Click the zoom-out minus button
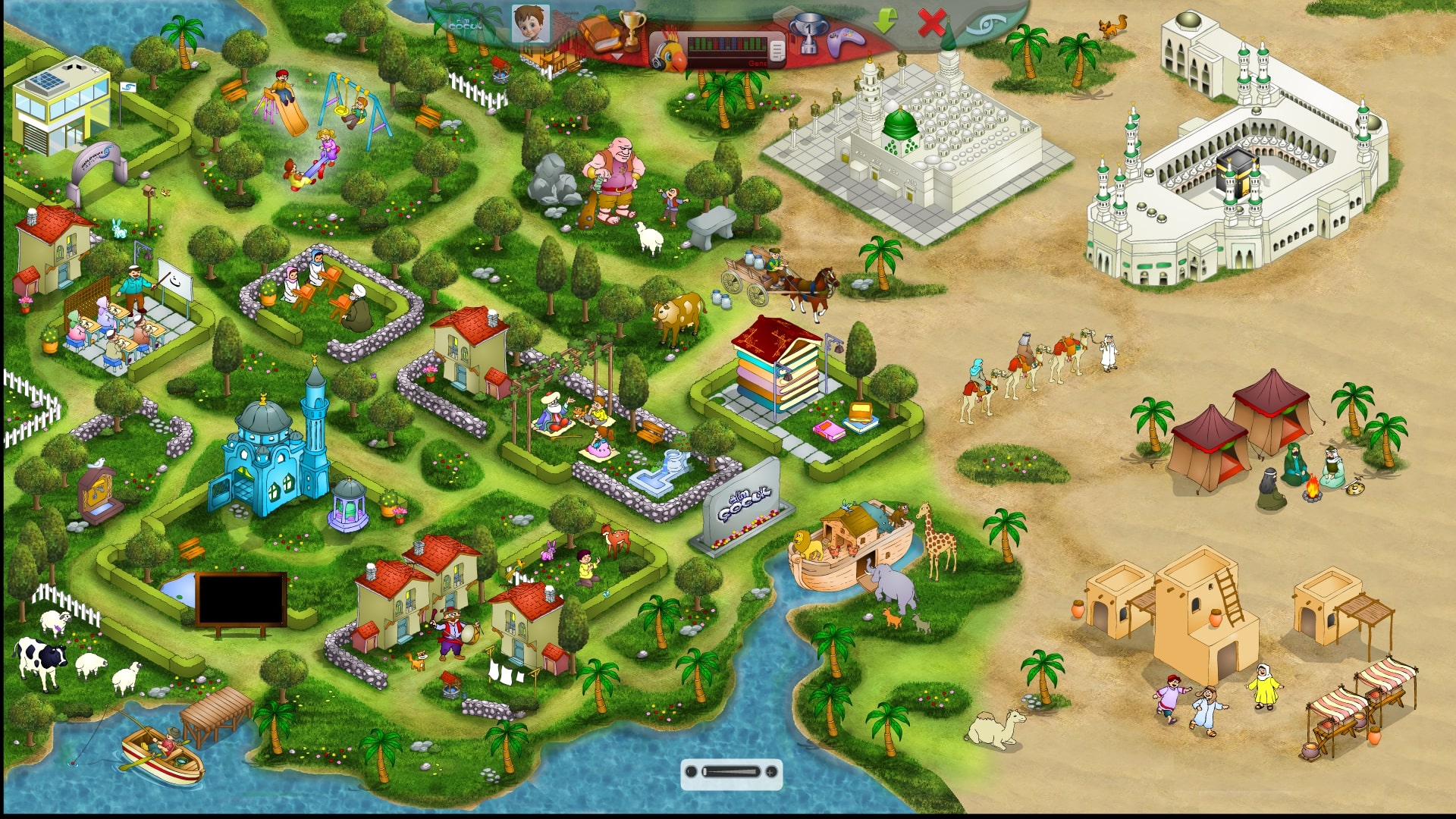1456x819 pixels. (x=691, y=772)
